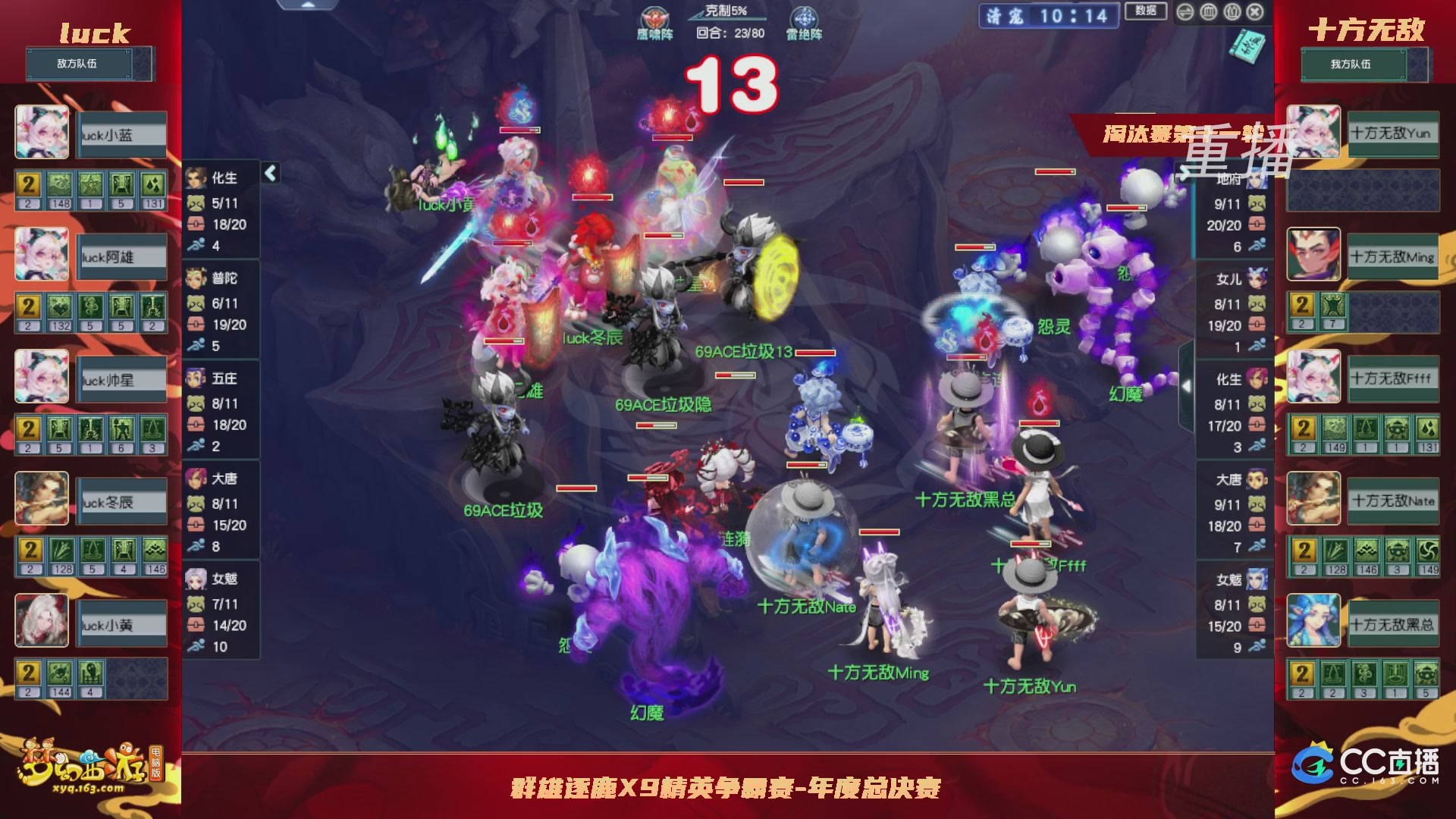
Task: Toggle the 敌方队伍 enemy team panel
Action: [87, 64]
